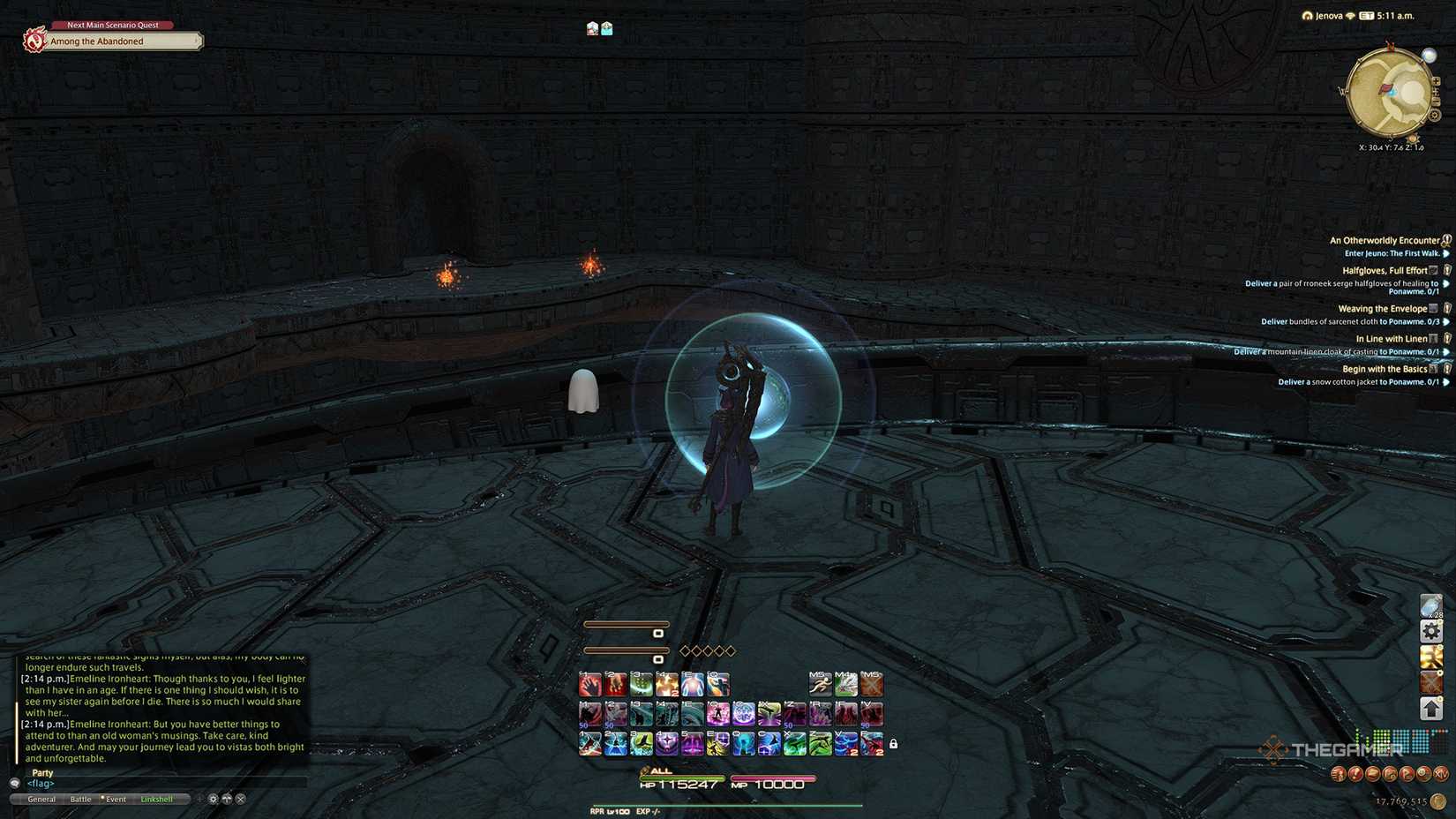Toggle completion box for Halfgloves, Full Effort quest
The width and height of the screenshot is (1456, 819).
point(1433,270)
